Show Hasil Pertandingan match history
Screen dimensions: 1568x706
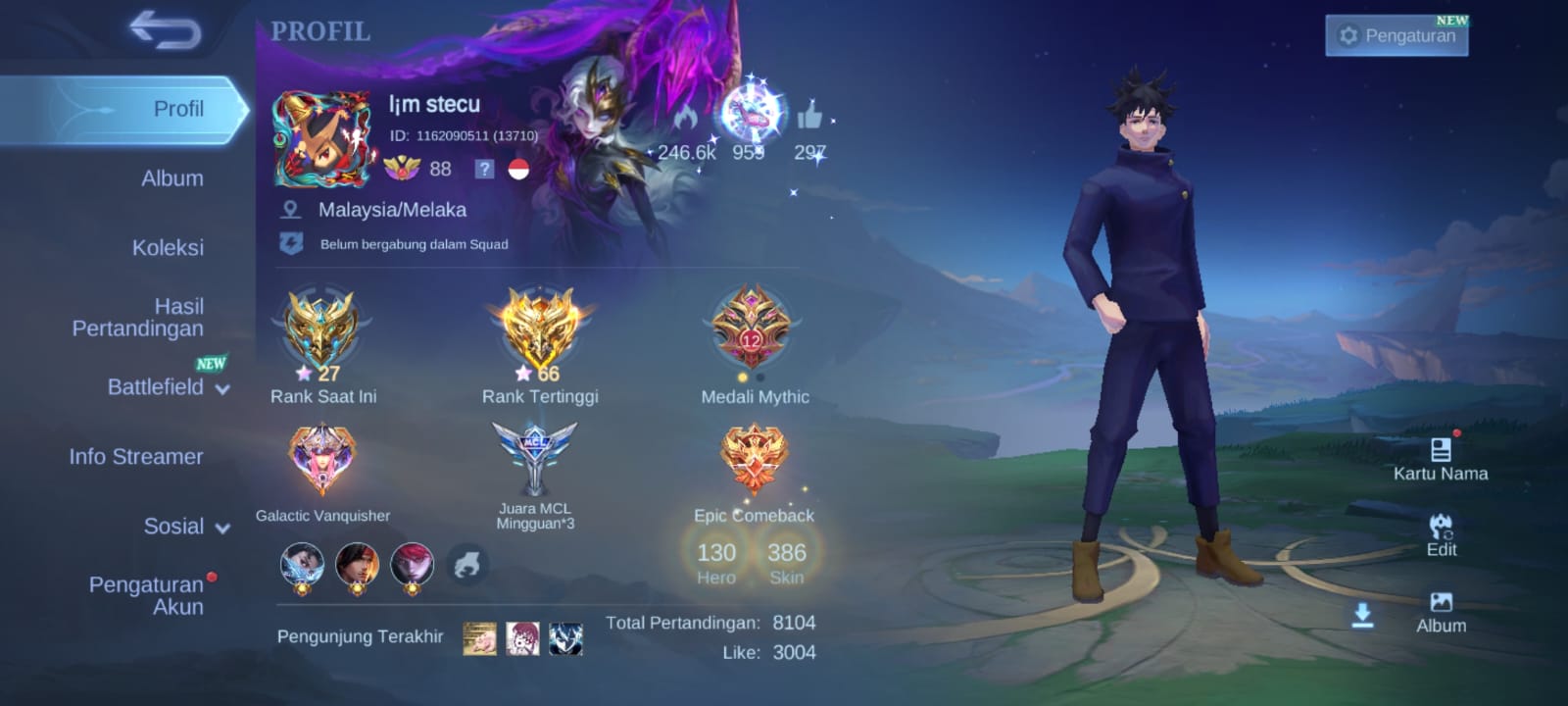pos(138,318)
